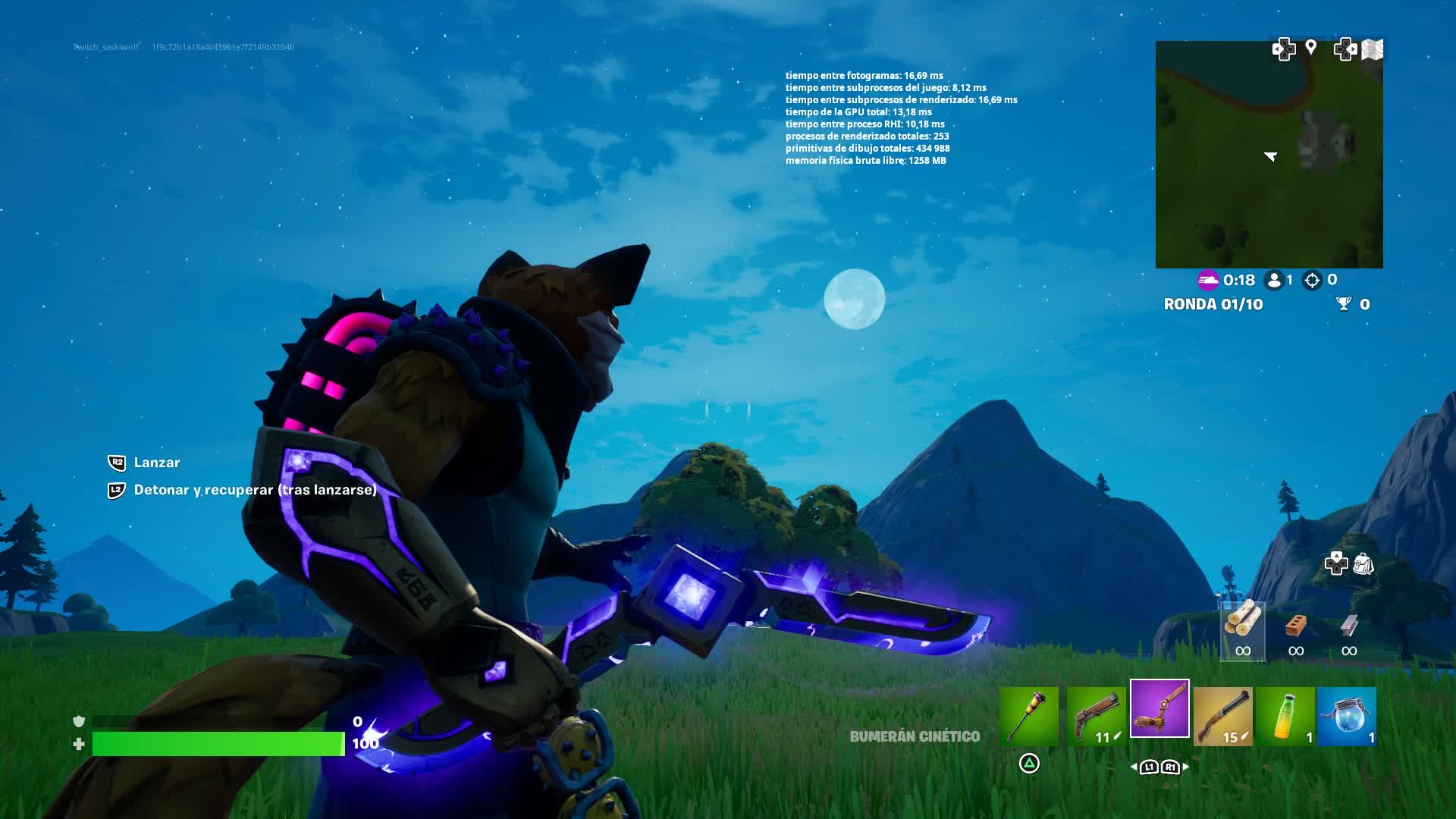
Task: Click the pistol thumbnail with 11 ammo
Action: [1097, 716]
